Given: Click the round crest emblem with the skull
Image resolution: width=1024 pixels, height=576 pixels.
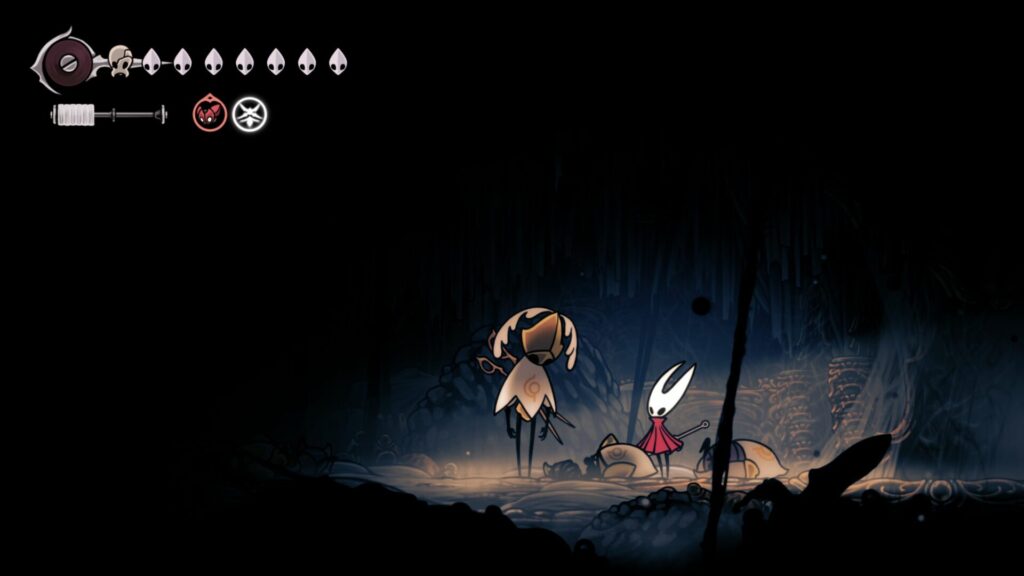Looking at the screenshot, I should point(66,61).
